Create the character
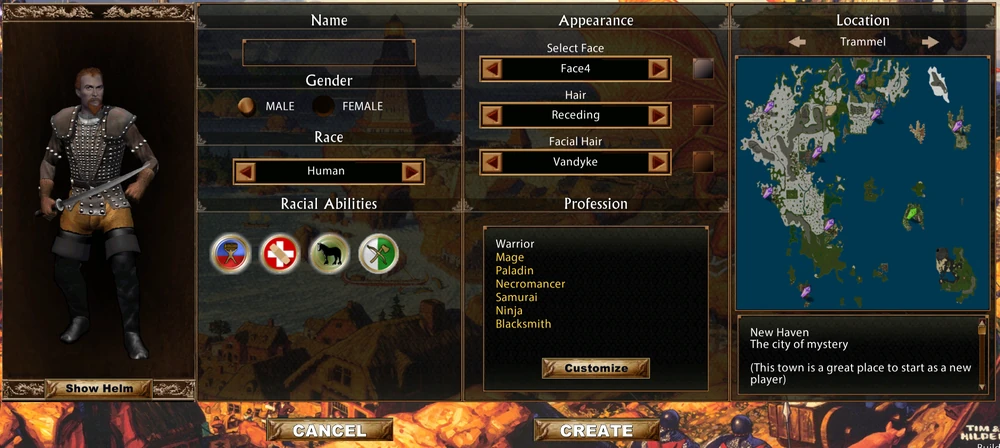This screenshot has height=448, width=1000. click(x=596, y=431)
